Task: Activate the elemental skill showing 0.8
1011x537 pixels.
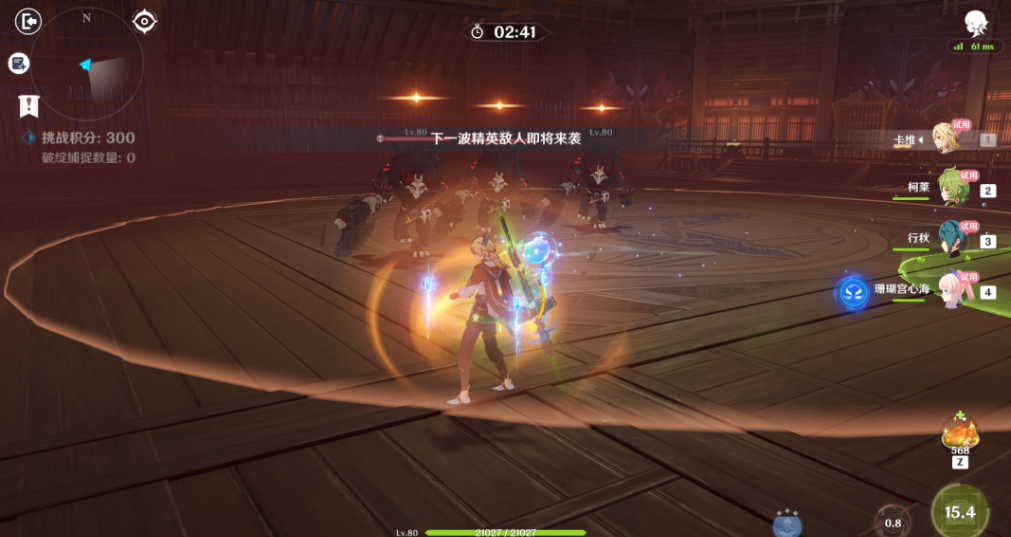Action: click(x=892, y=521)
